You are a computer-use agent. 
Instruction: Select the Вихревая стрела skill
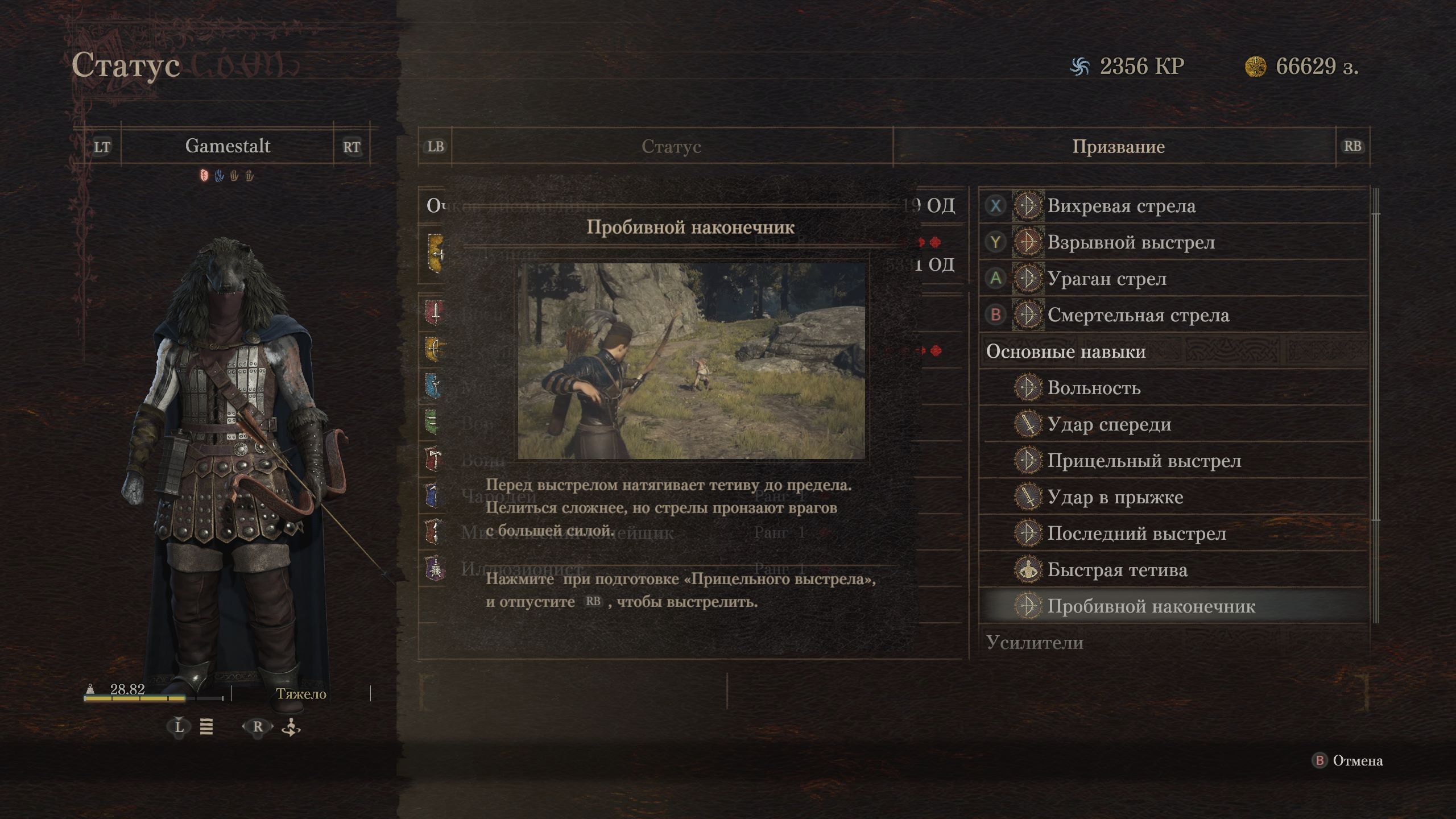pyautogui.click(x=1121, y=206)
